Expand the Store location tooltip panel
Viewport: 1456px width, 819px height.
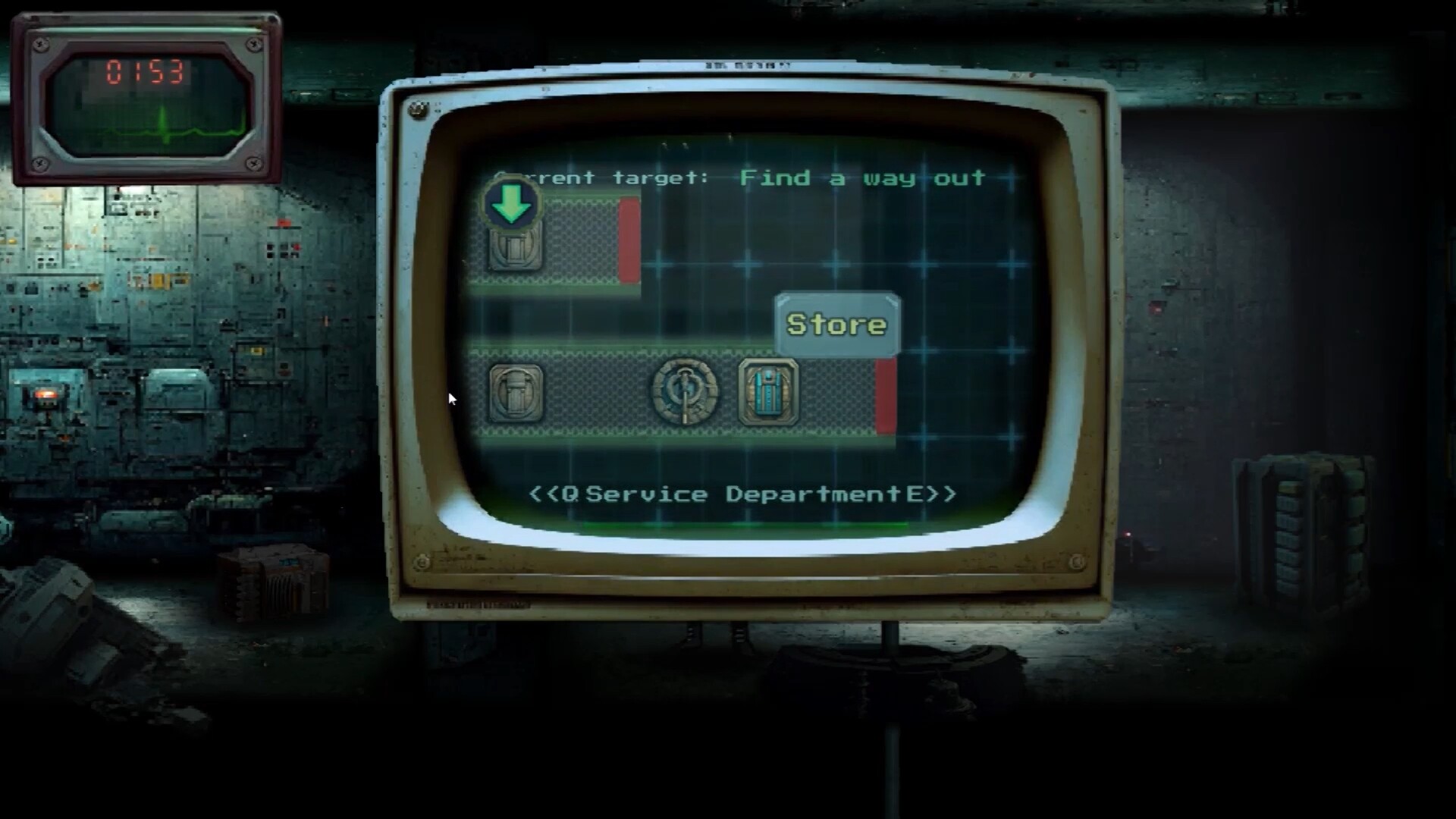click(836, 325)
